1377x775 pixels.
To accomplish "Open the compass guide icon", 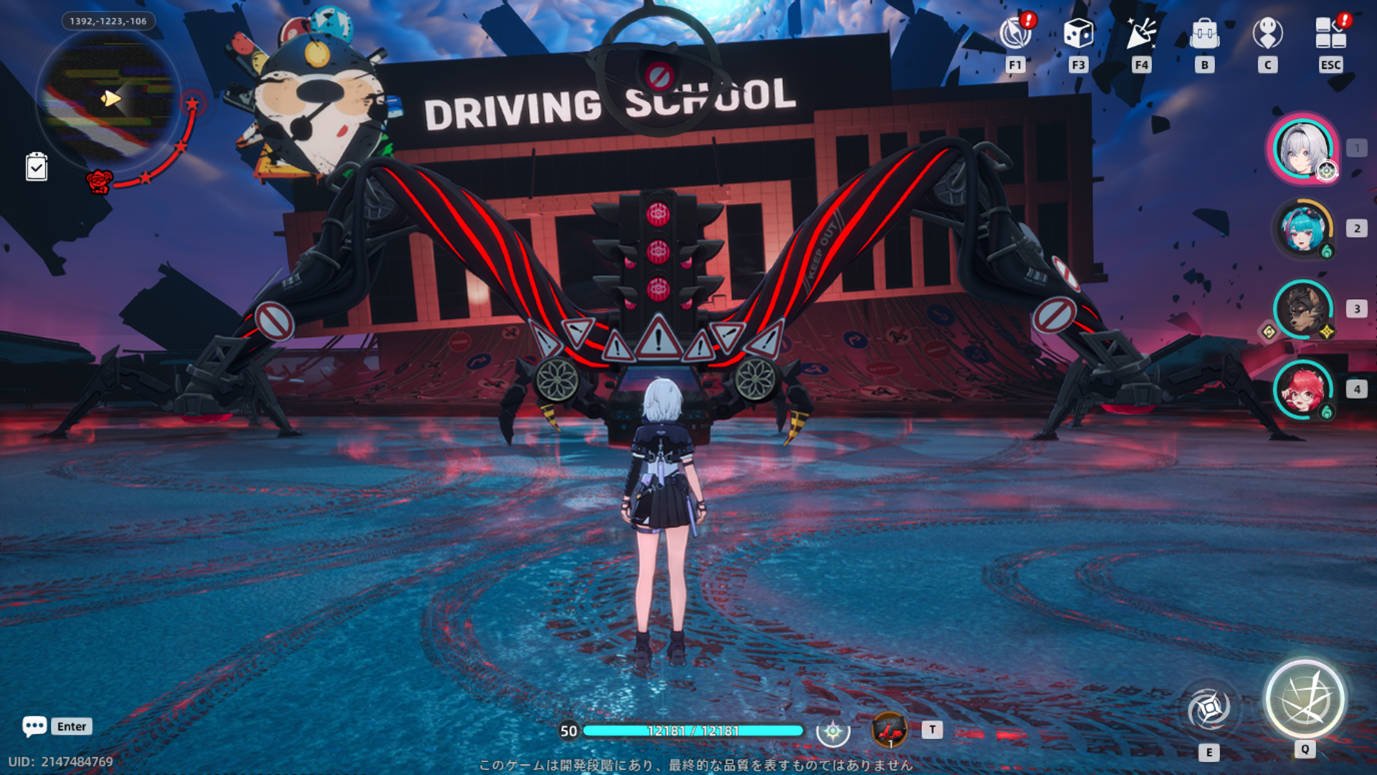I will click(1015, 33).
